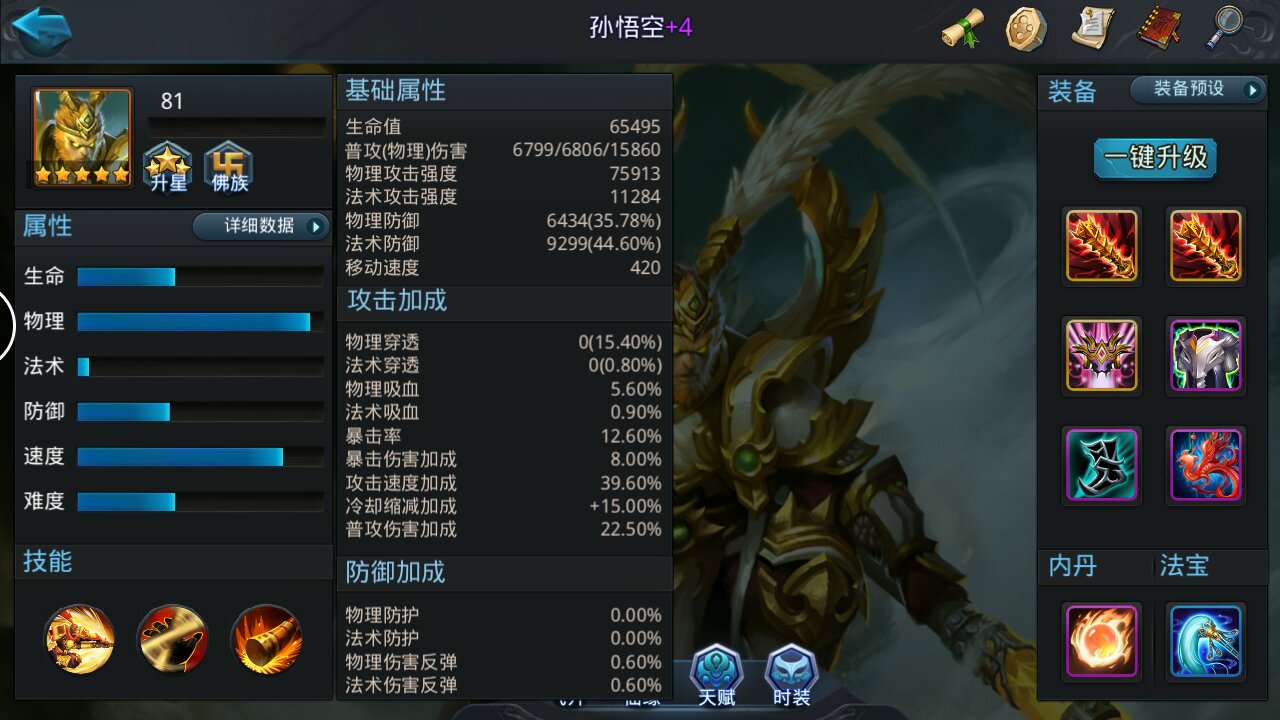Open the magnifying glass search icon
The image size is (1280, 720).
1224,30
